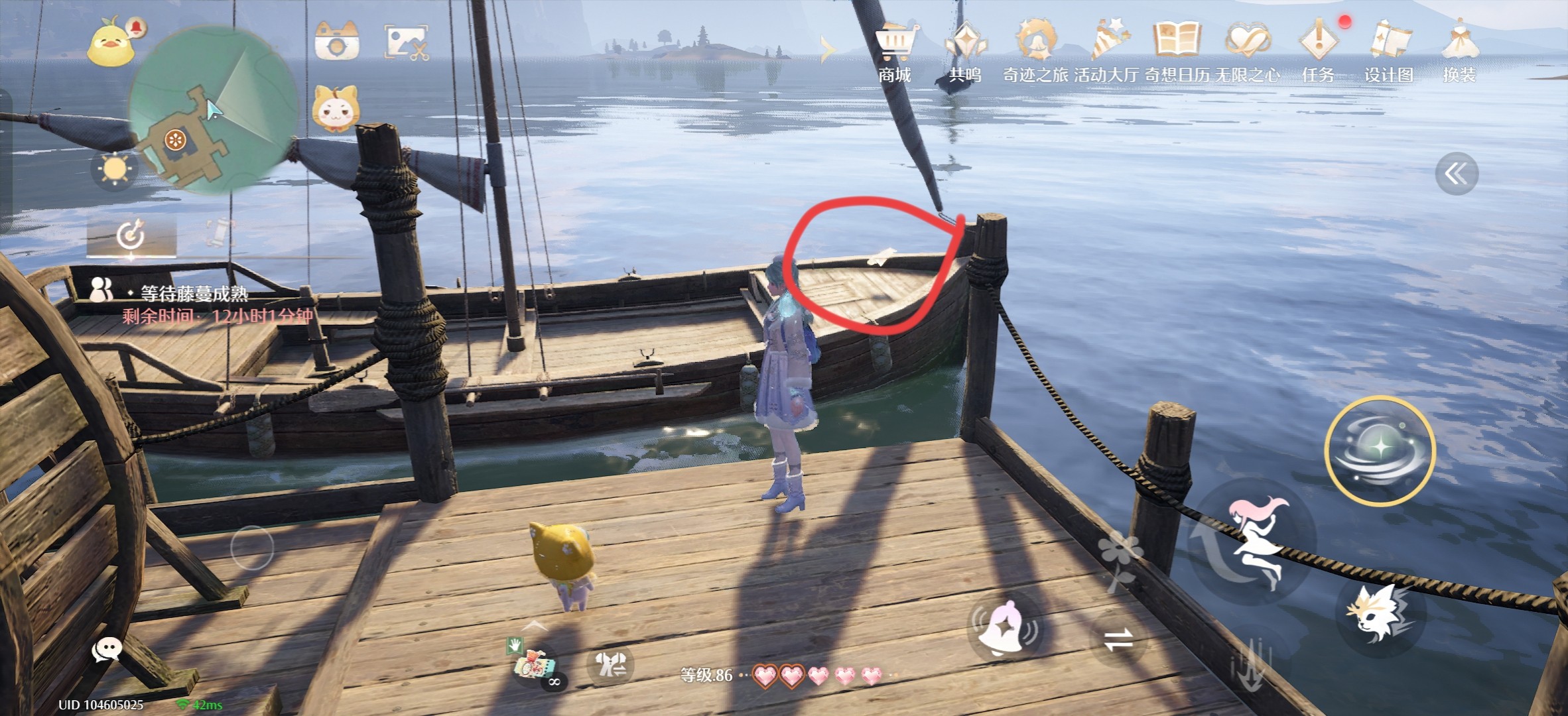Collapse the side panel with double arrow

(x=1457, y=174)
